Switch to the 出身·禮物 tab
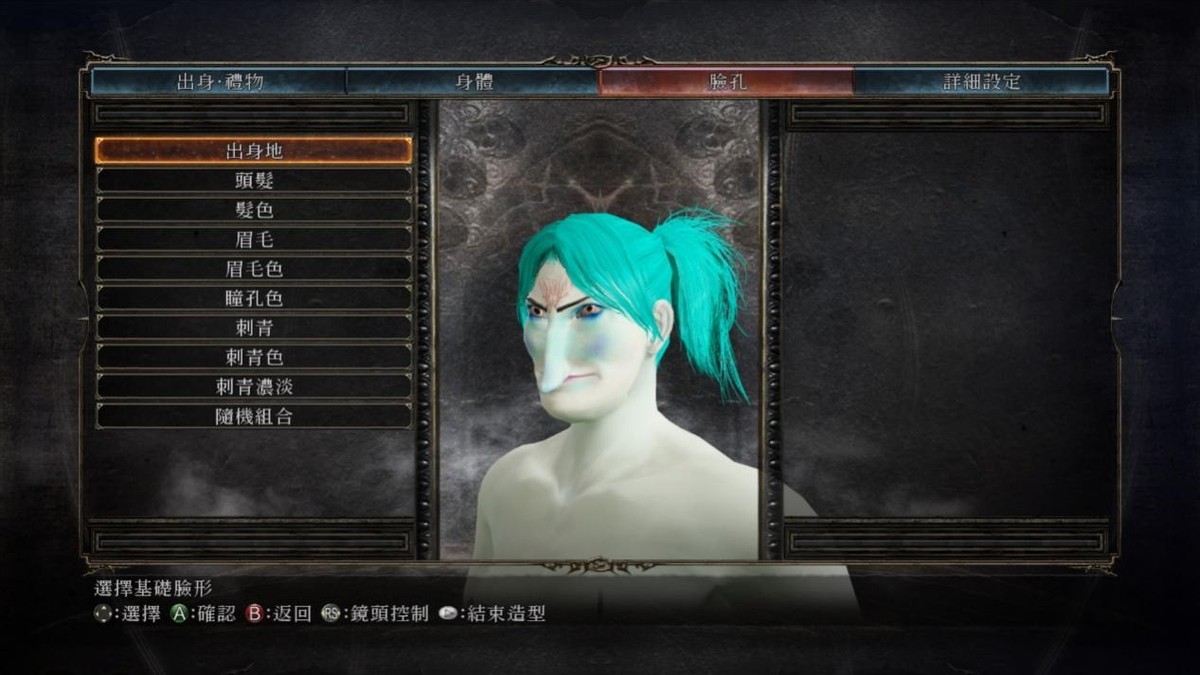This screenshot has height=675, width=1200. click(x=219, y=82)
